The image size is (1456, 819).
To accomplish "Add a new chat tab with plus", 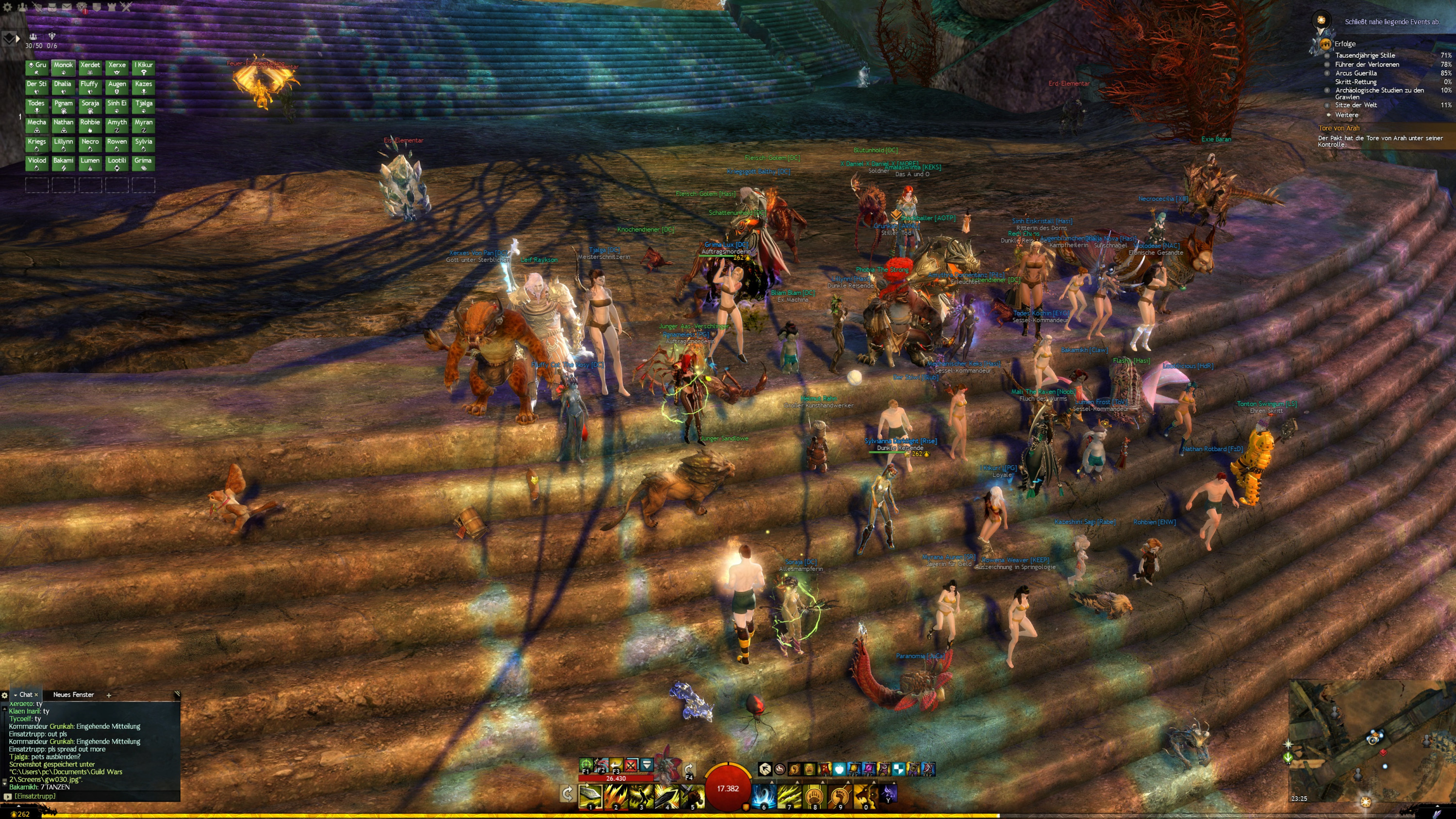I will pos(109,695).
